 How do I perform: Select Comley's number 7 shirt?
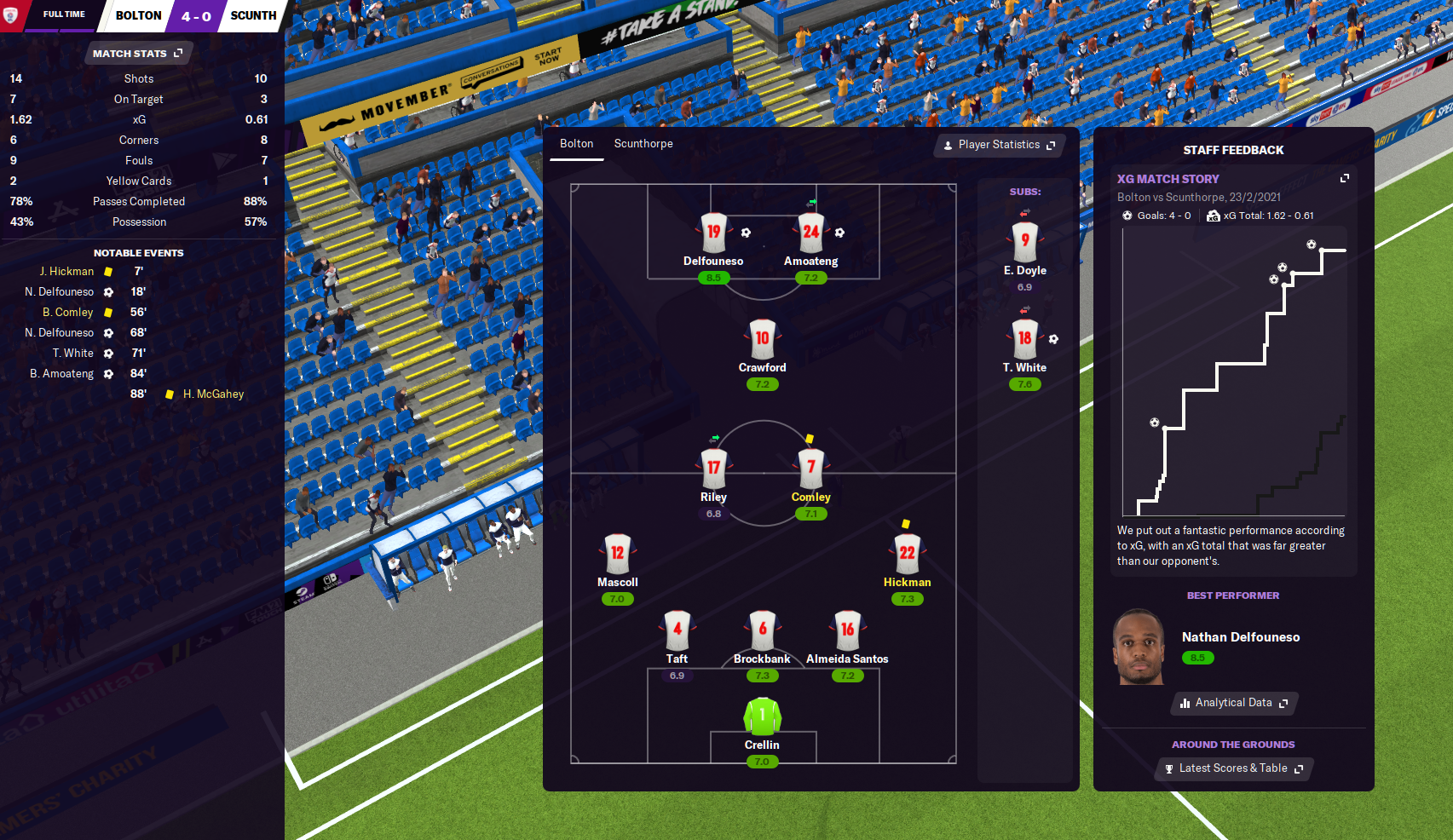[x=810, y=467]
